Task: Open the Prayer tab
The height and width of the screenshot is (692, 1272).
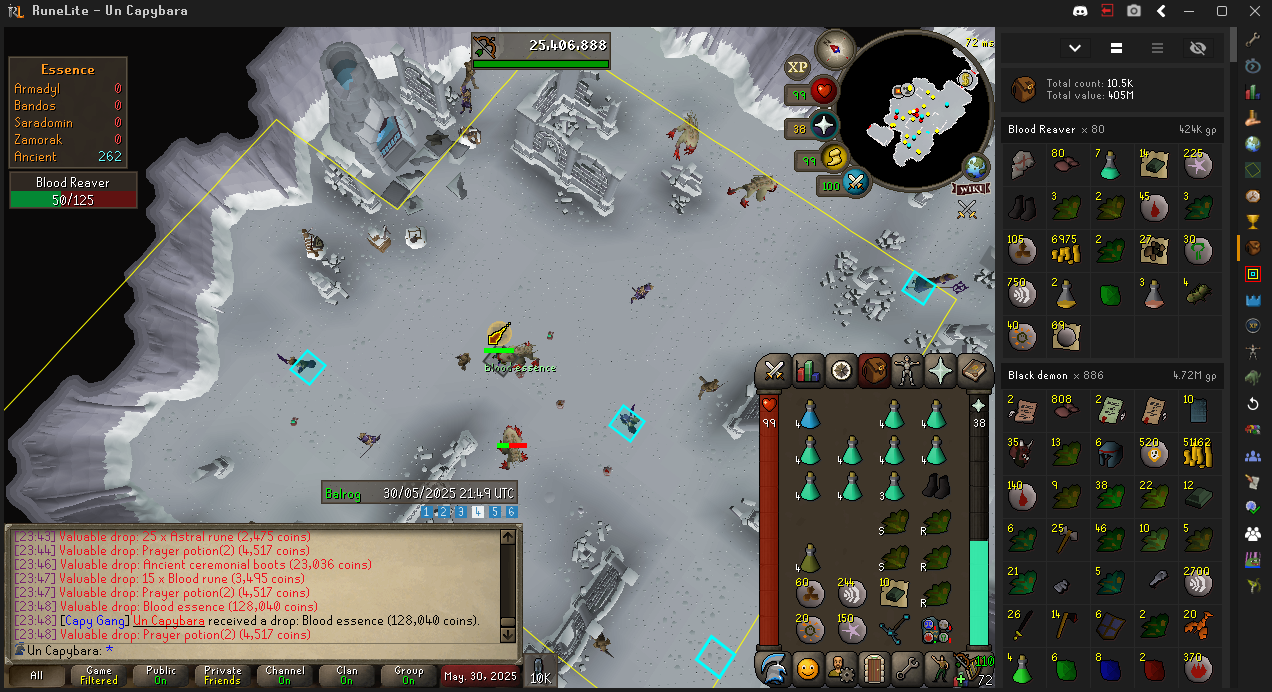Action: pyautogui.click(x=941, y=371)
